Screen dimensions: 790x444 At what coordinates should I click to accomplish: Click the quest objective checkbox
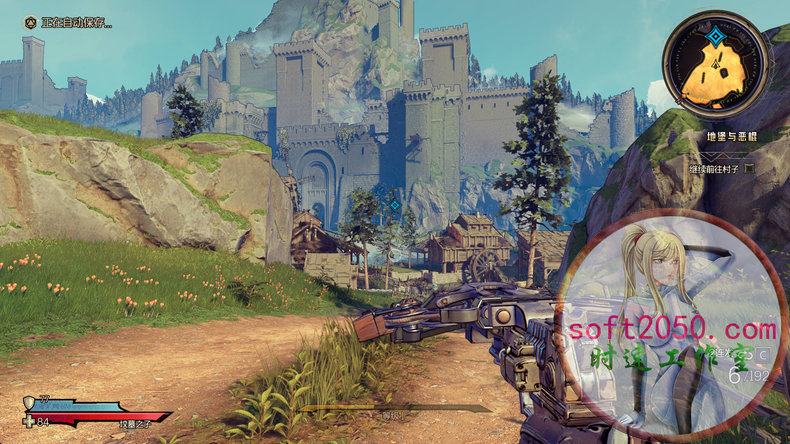(x=748, y=168)
